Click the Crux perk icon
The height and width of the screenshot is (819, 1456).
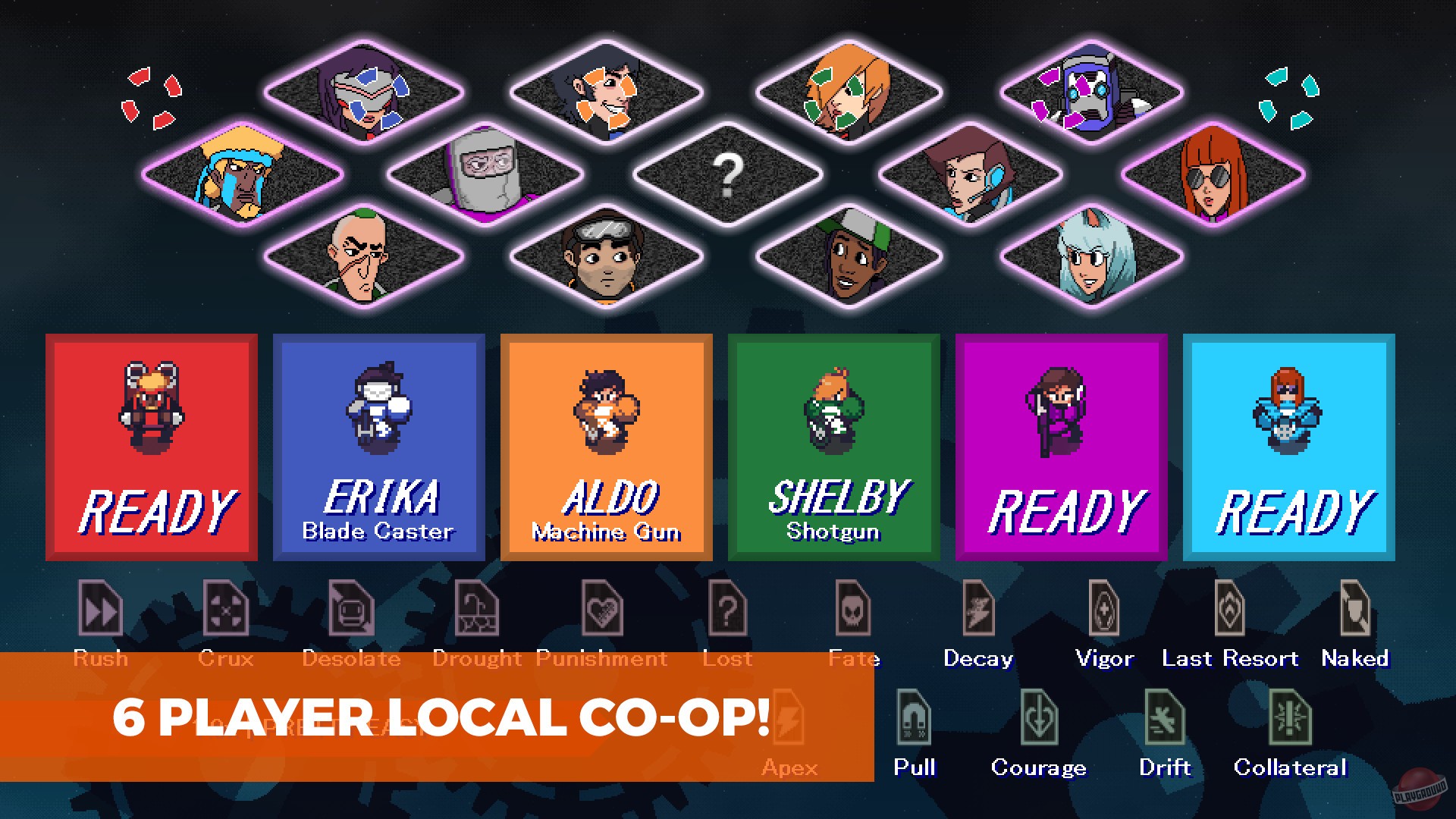coord(225,610)
